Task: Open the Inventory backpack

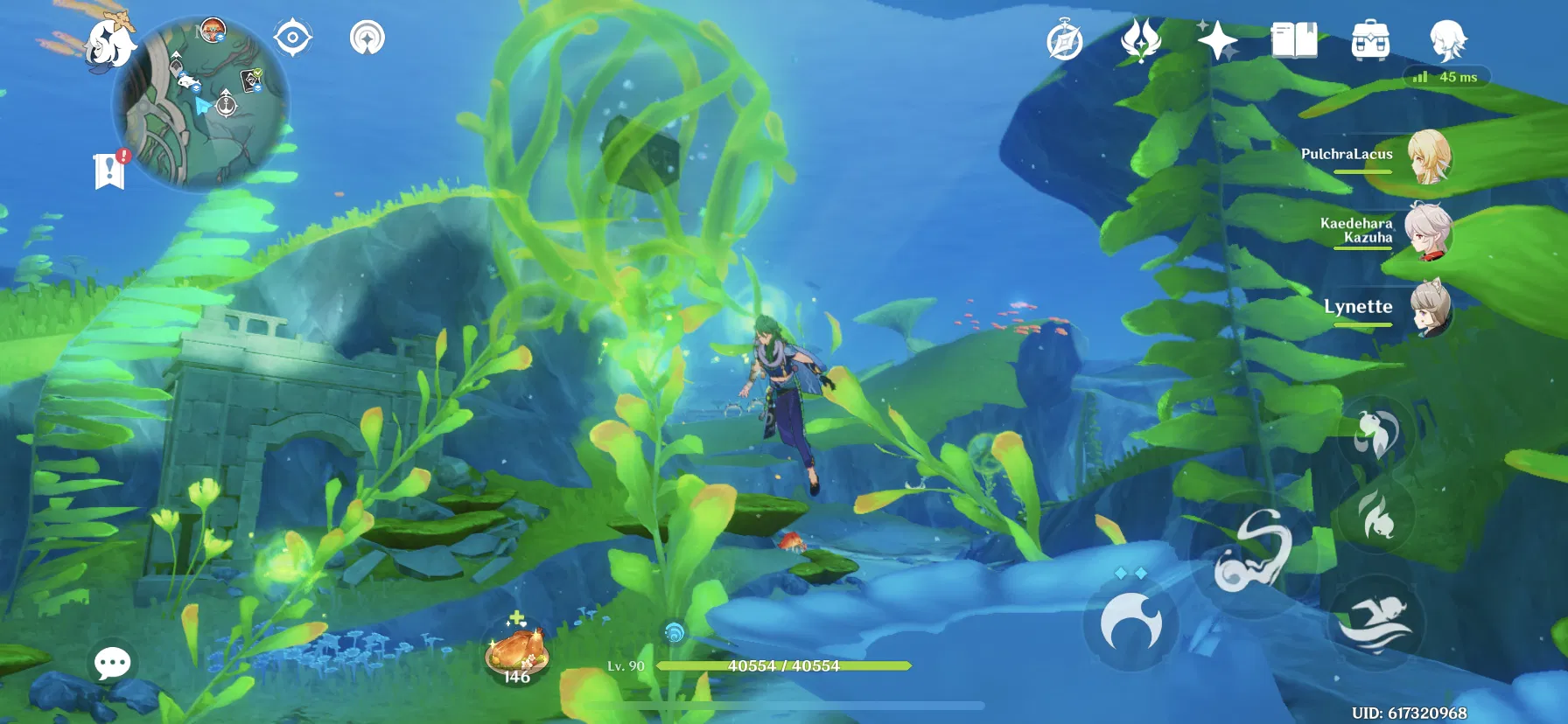Action: [x=1371, y=39]
